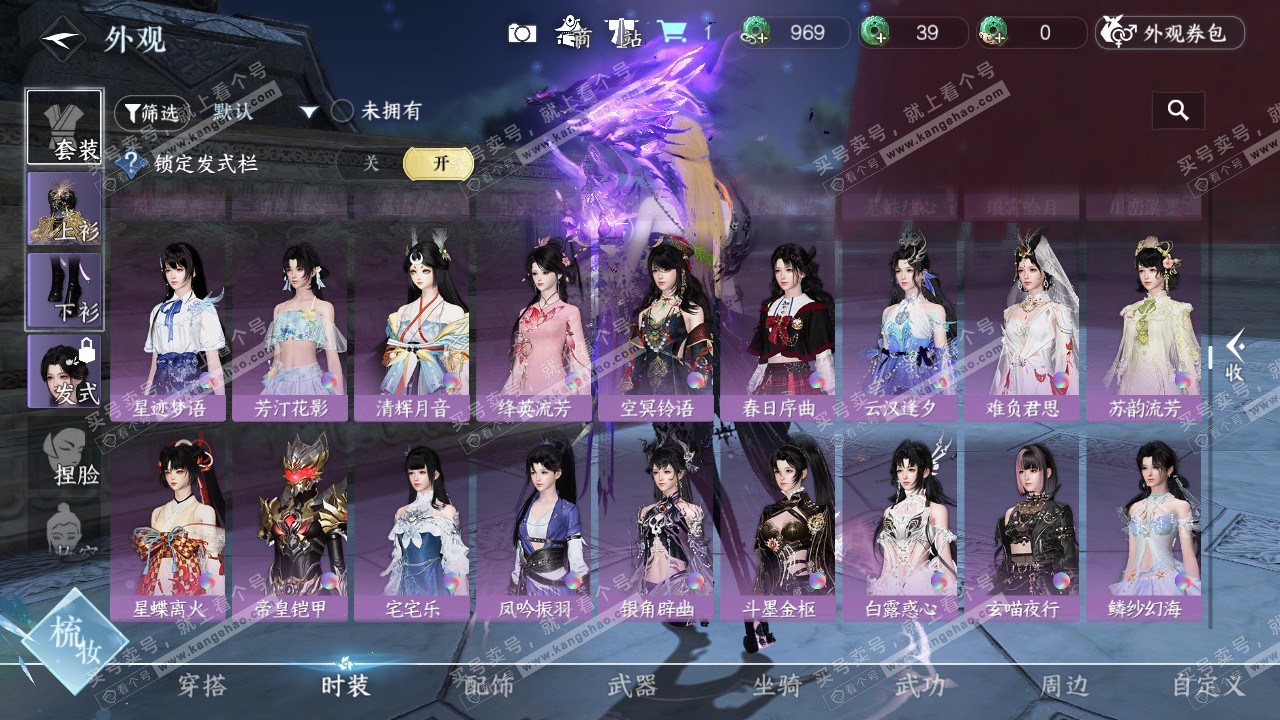1280x720 pixels.
Task: Open the 发式 hairstyle category
Action: [65, 371]
